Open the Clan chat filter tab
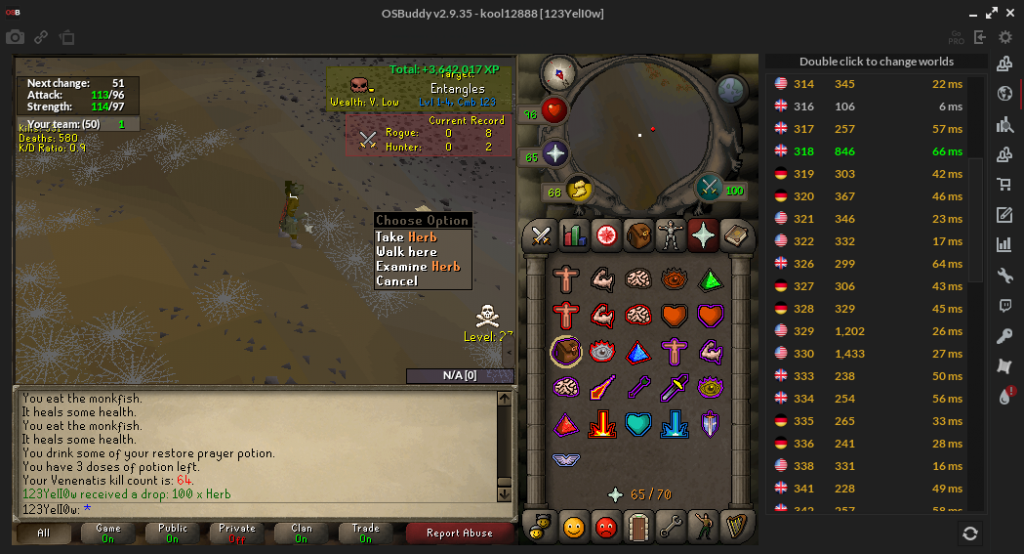This screenshot has height=554, width=1024. click(x=301, y=533)
